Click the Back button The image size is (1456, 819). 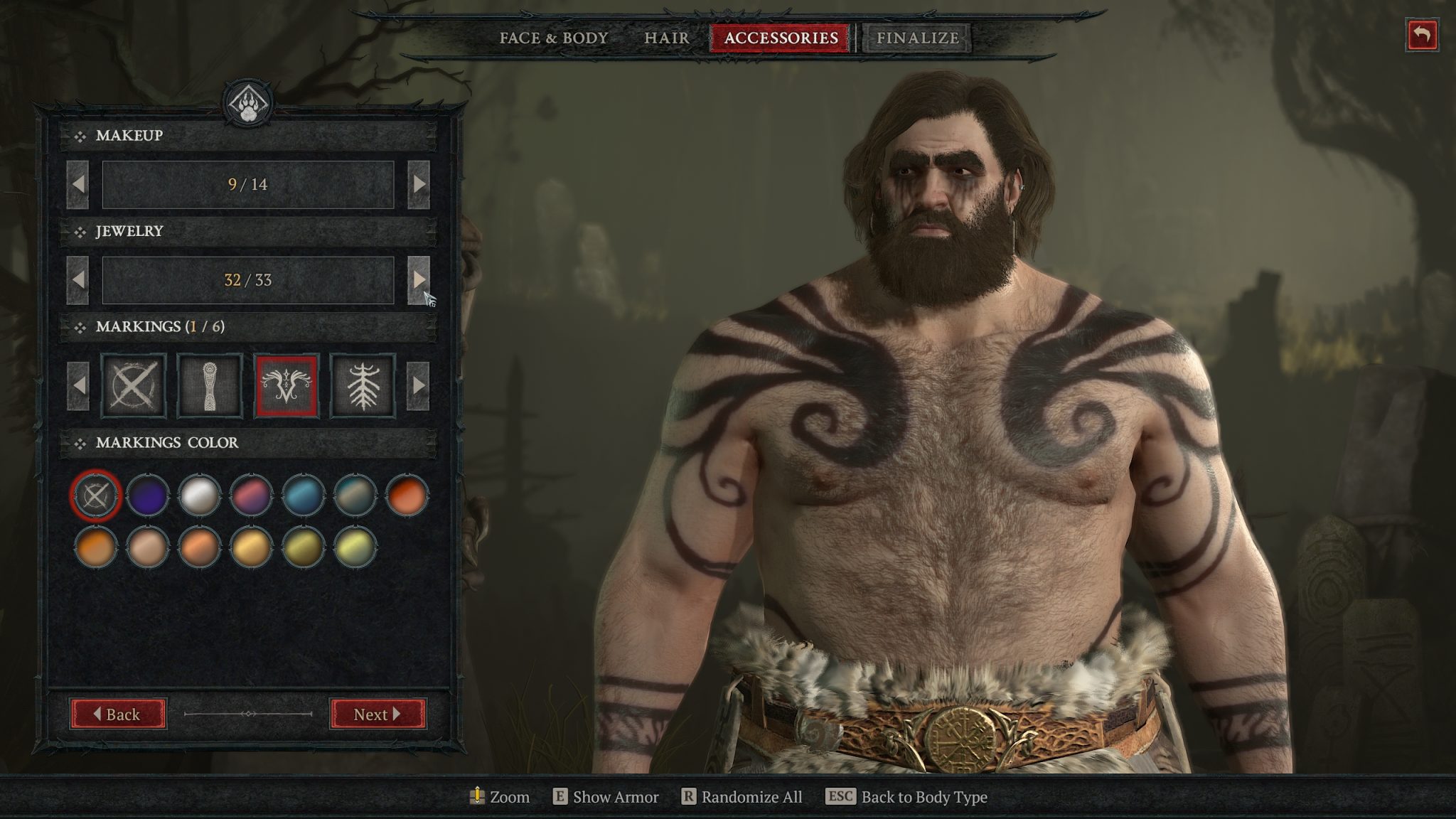pos(119,714)
